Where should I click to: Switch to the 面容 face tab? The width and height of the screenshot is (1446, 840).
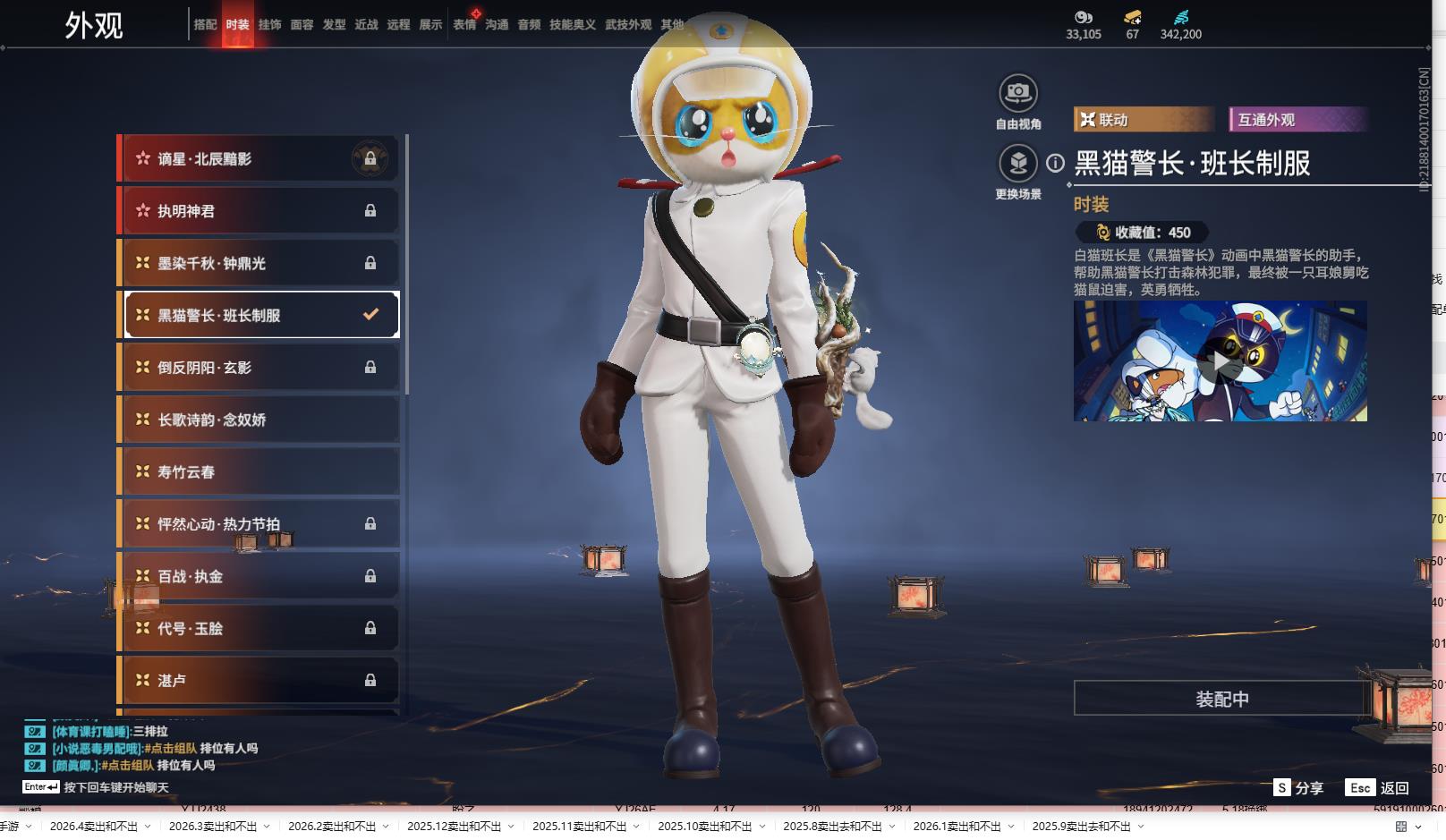[302, 25]
